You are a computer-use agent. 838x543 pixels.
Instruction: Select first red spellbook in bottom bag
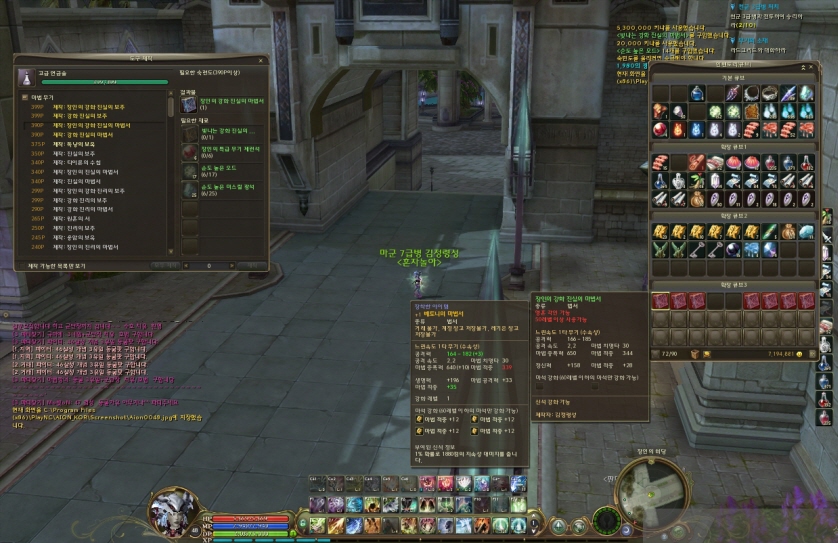point(660,301)
